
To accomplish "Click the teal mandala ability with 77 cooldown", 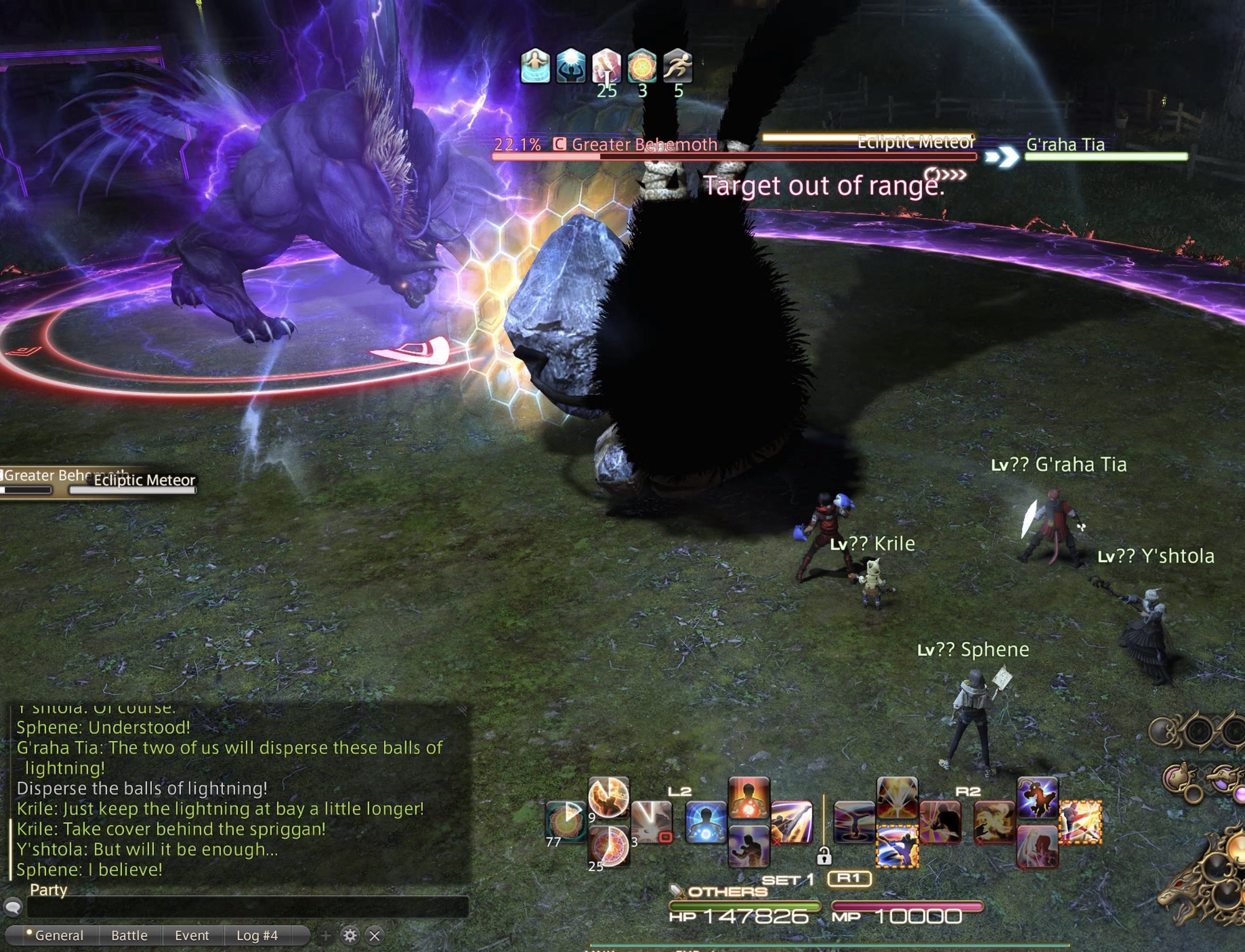I will pos(565,822).
